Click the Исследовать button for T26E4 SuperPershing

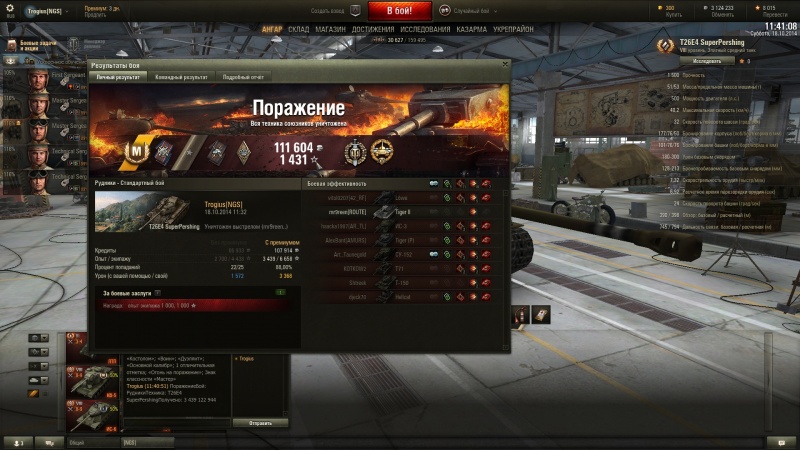click(x=706, y=61)
